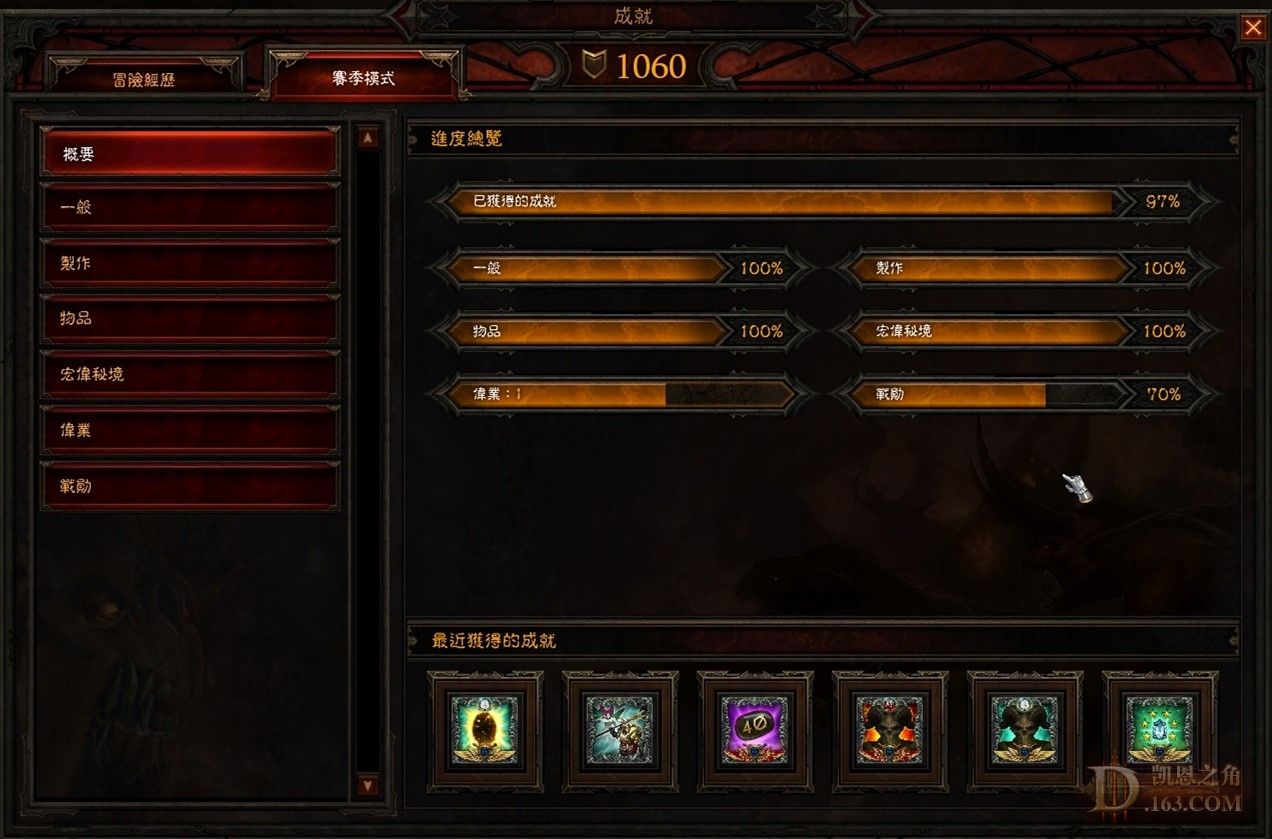Screen dimensions: 1272x839
Task: Click the 偉業：1 progress bar
Action: 620,394
